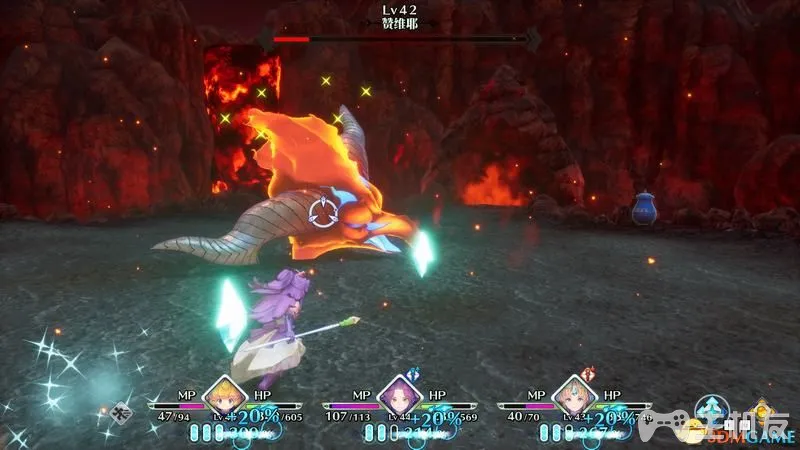This screenshot has width=800, height=450.
Task: Click the gray diamond tools icon
Action: 123,411
